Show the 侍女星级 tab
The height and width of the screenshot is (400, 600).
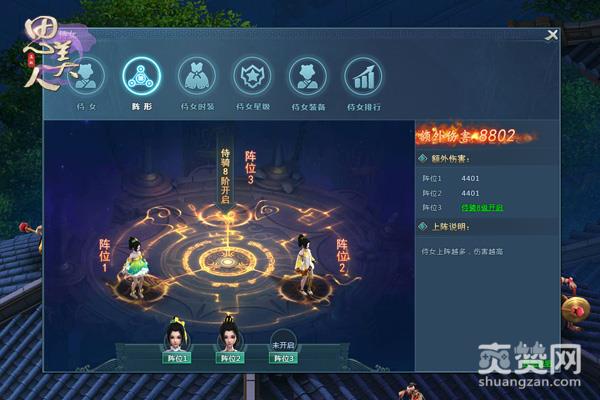[252, 75]
